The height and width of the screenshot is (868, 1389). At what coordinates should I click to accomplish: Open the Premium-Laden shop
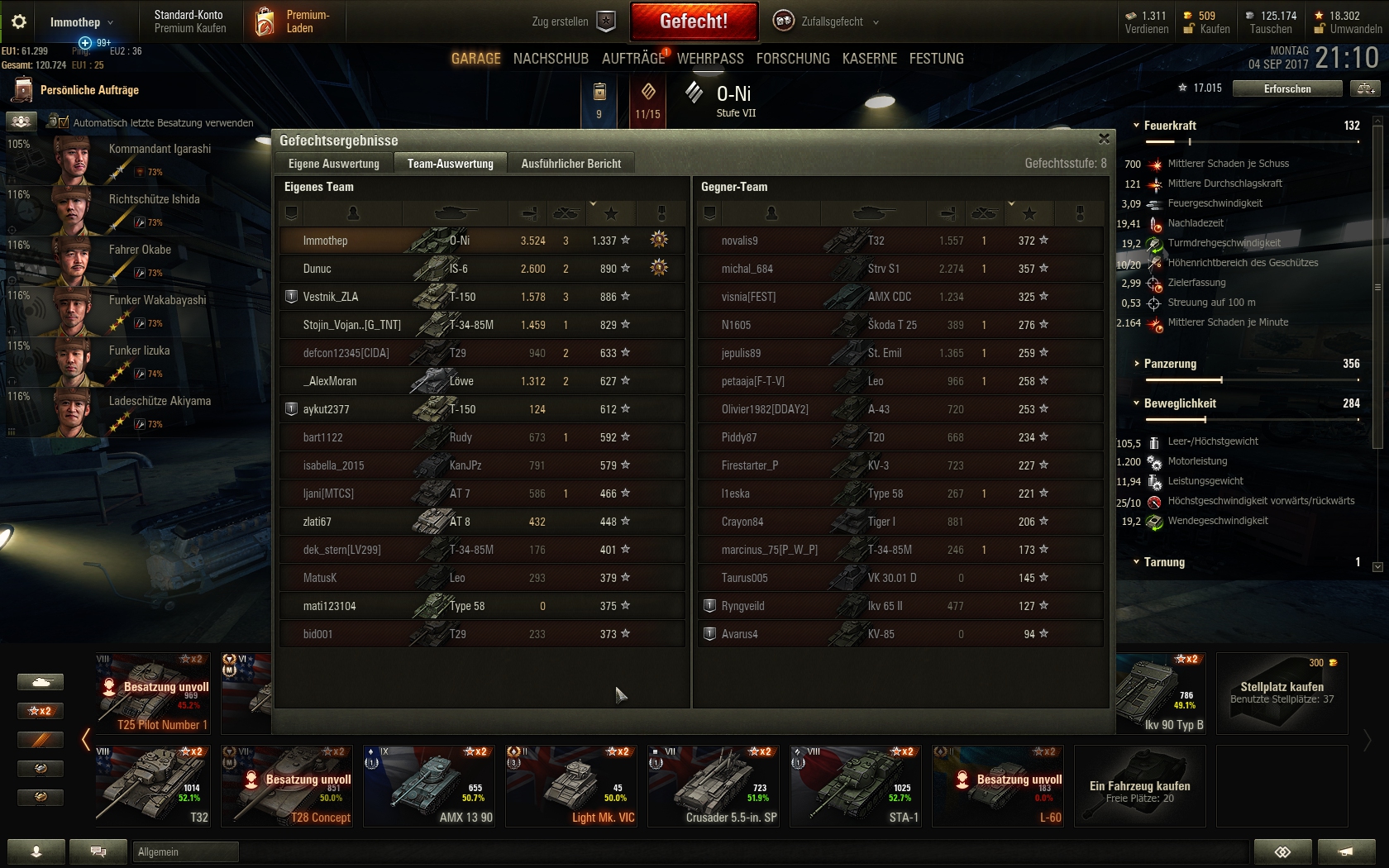(x=294, y=21)
